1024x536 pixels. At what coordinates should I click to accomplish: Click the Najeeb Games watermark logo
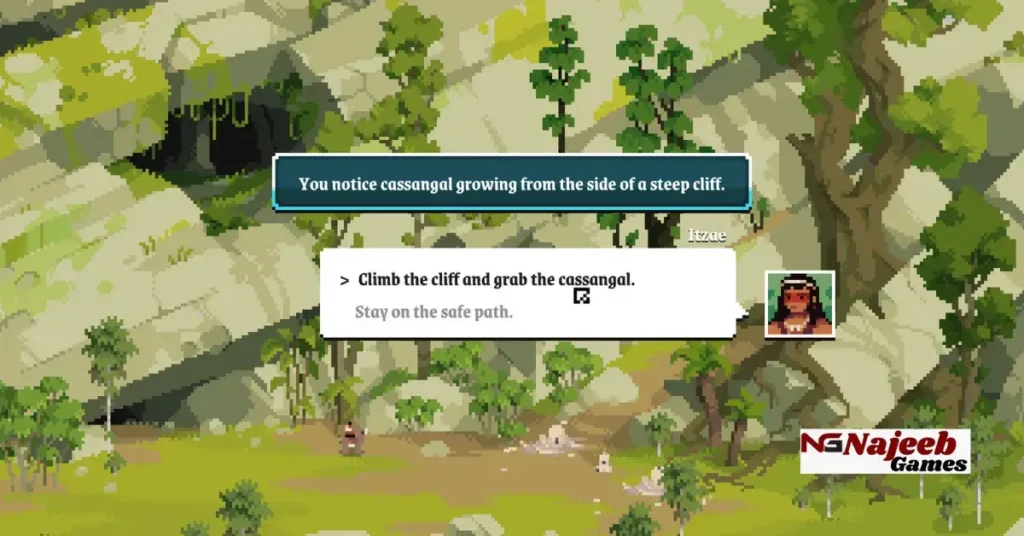pos(885,451)
